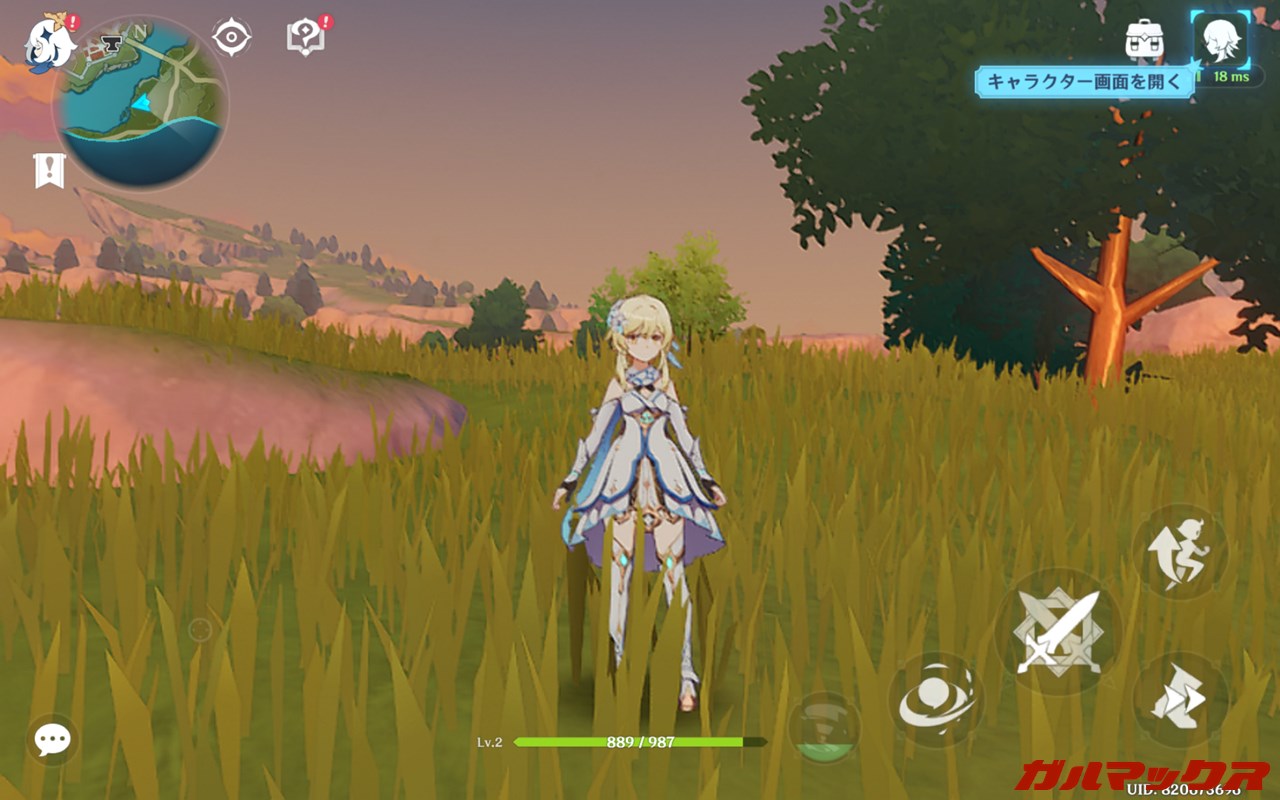Open the Paimon menu icon
This screenshot has height=800, width=1280.
[x=47, y=42]
